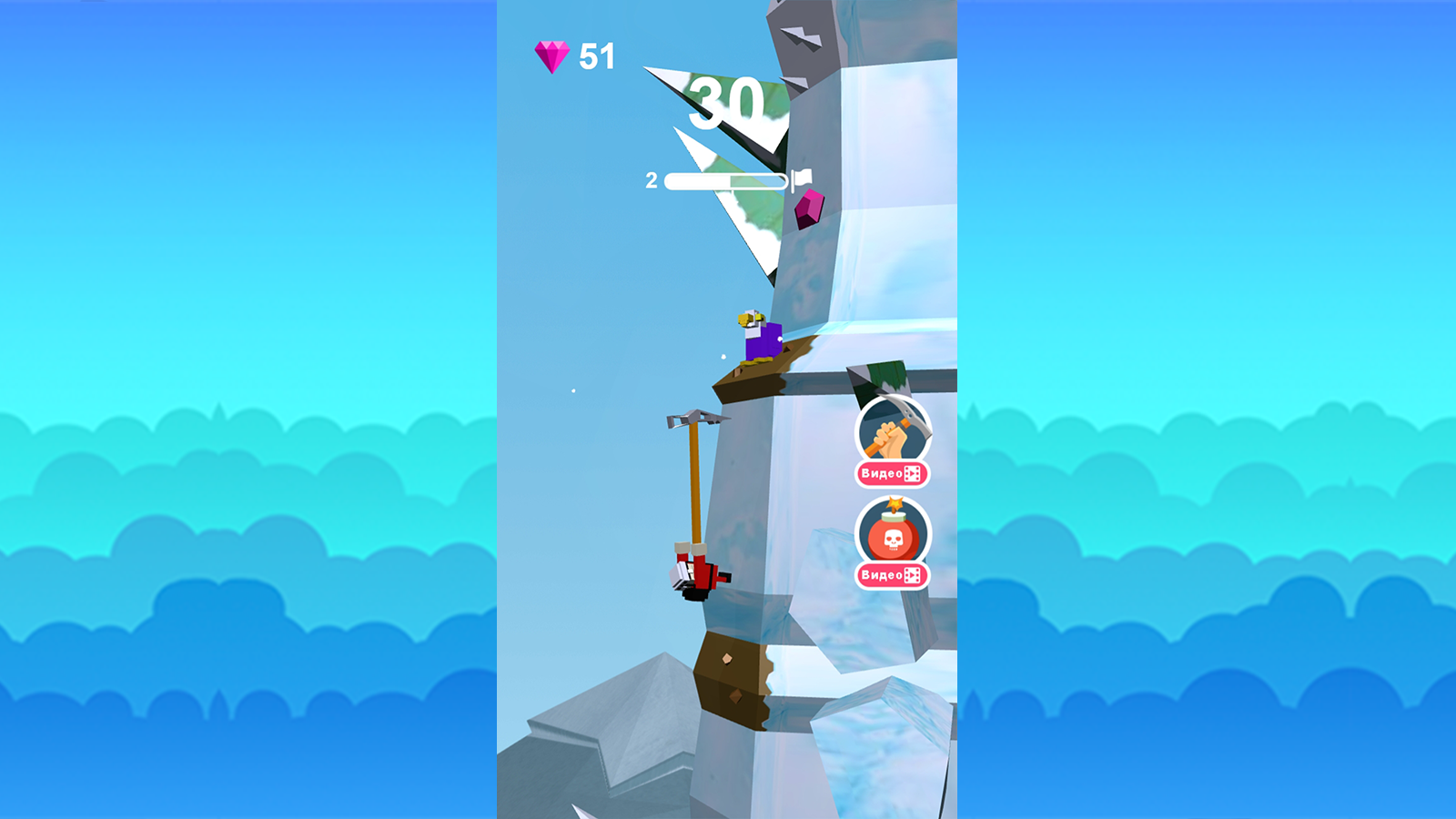Expand the pickaxe booster panel

(x=893, y=429)
